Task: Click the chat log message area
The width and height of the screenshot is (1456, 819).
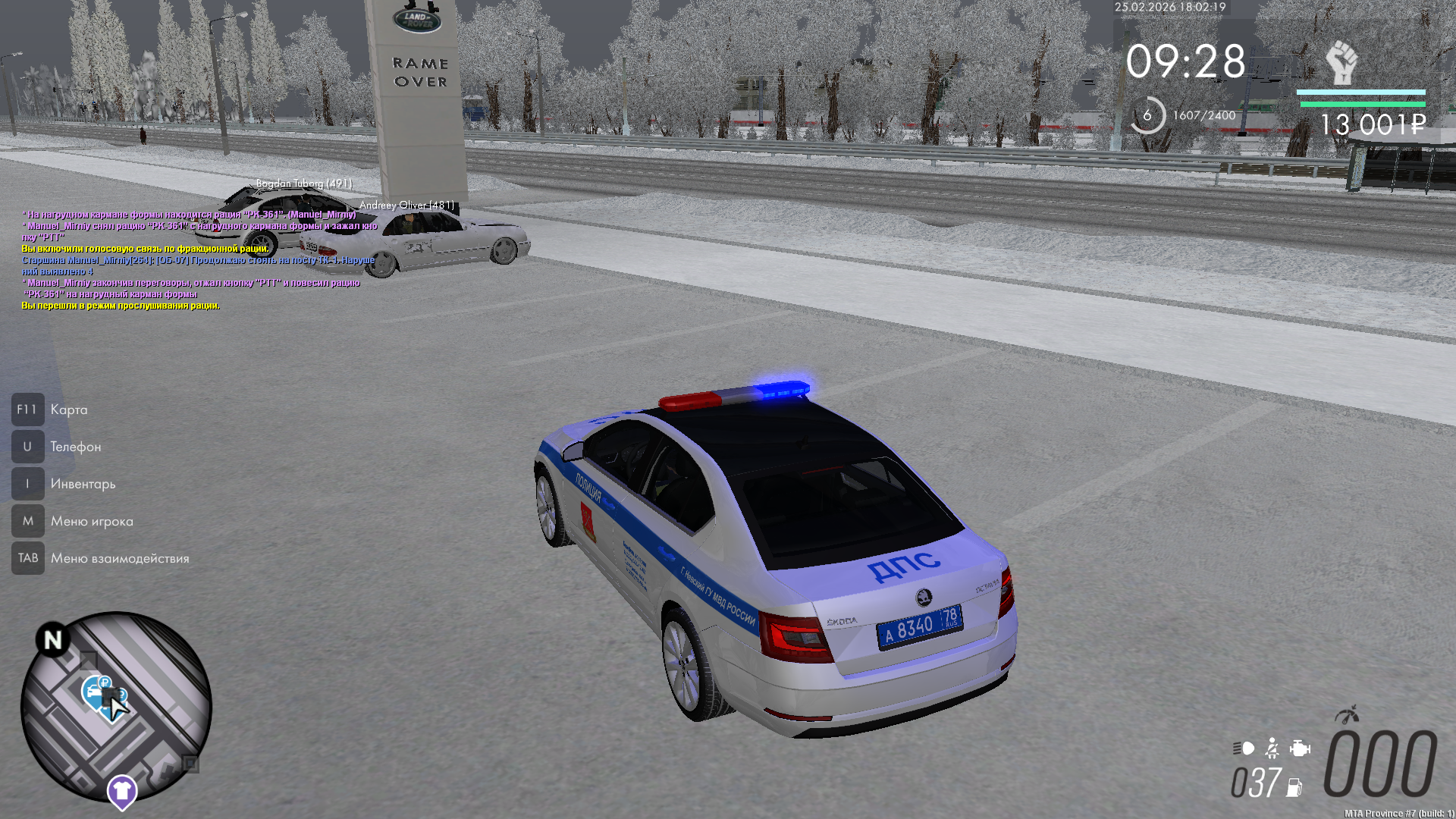Action: 199,260
